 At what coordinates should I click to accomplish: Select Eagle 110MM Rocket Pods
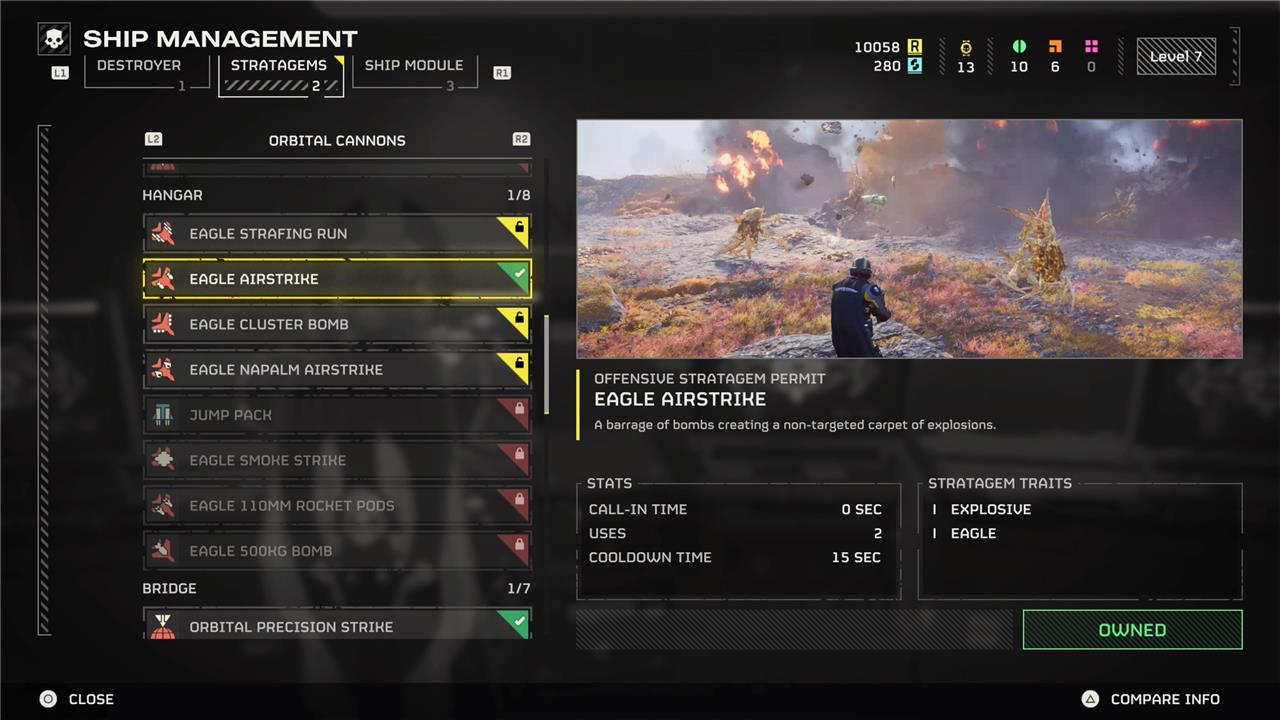[x=337, y=505]
